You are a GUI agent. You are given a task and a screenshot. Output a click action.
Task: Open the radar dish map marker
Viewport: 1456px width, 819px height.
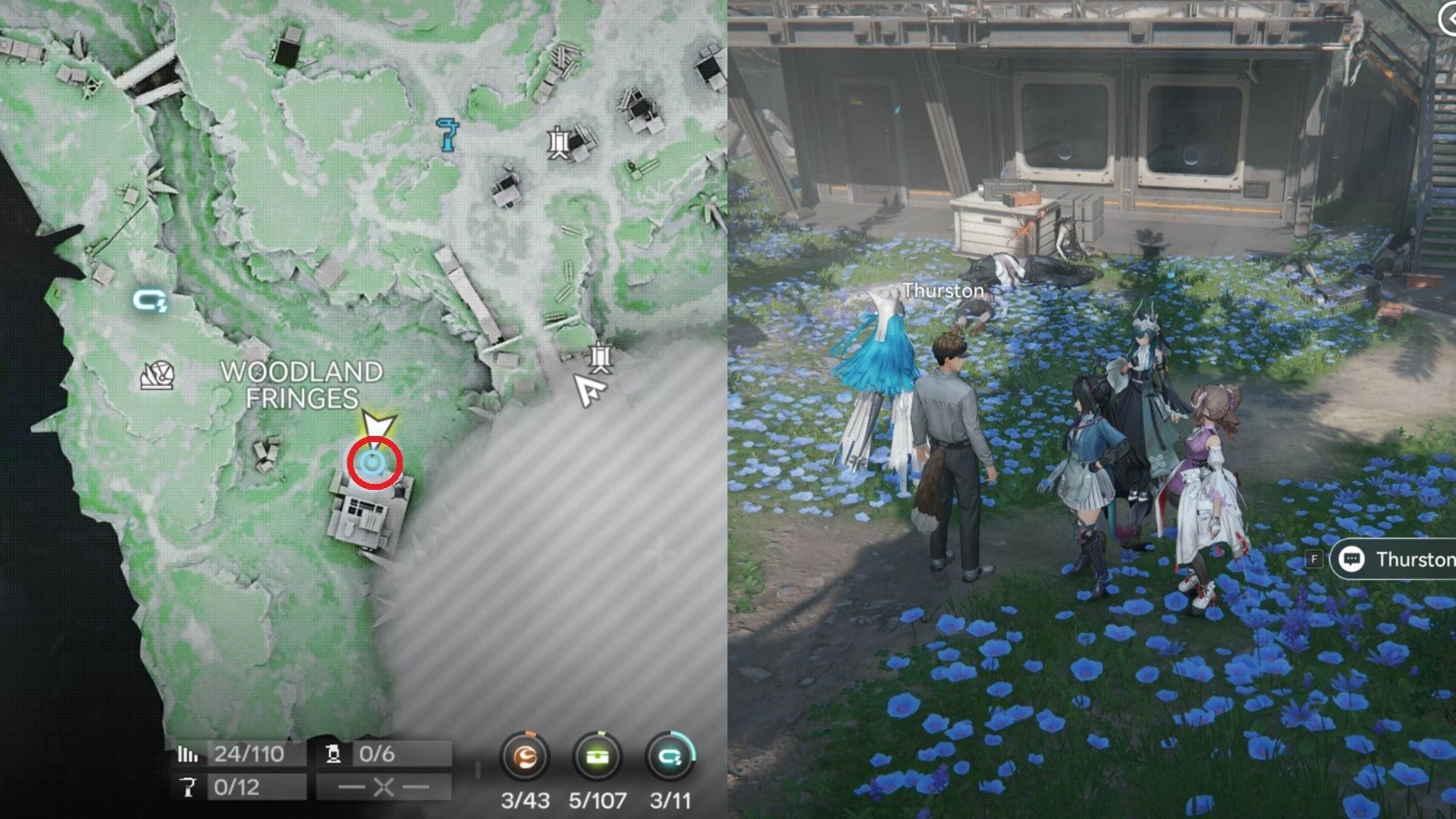coord(157,375)
